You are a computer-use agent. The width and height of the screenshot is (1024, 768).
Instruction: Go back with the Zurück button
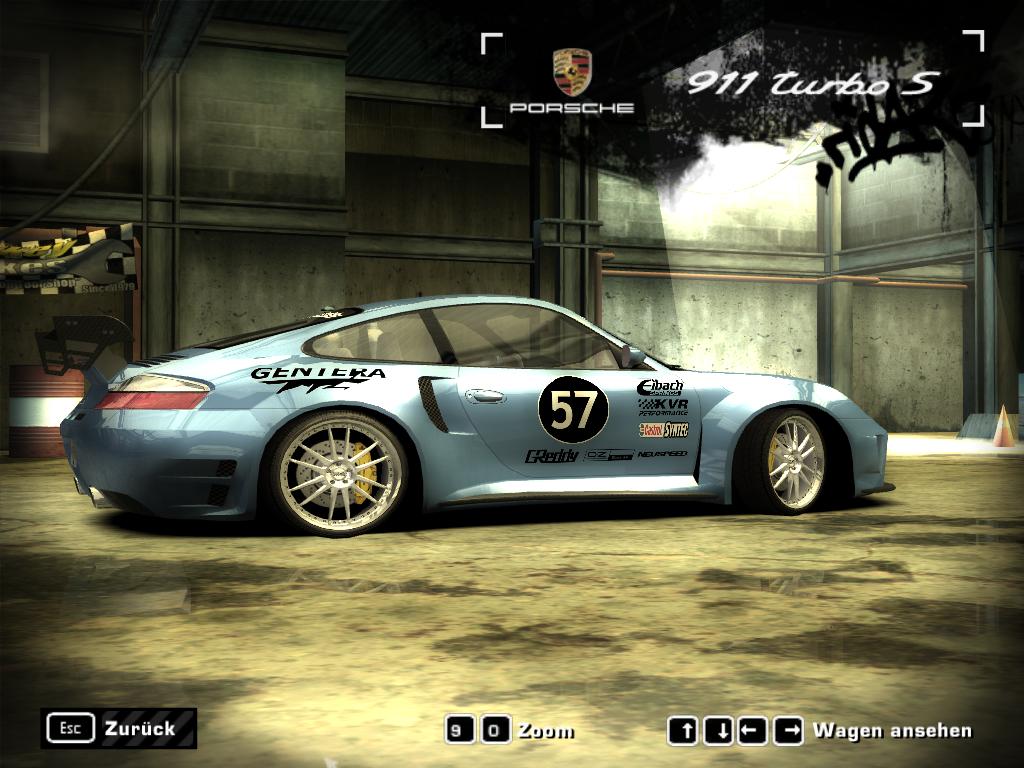point(118,728)
